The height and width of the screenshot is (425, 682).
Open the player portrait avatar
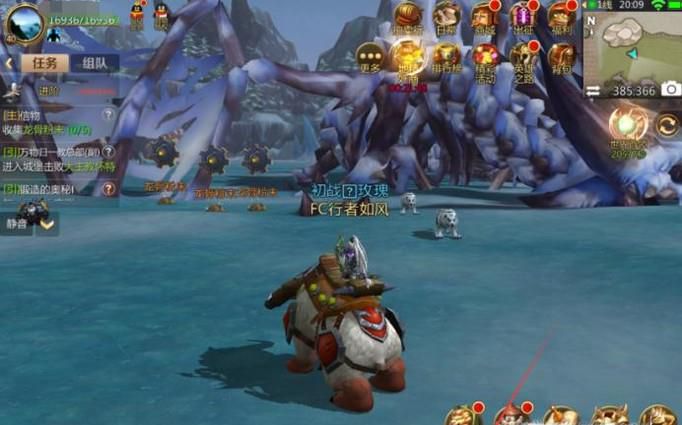[x=24, y=22]
